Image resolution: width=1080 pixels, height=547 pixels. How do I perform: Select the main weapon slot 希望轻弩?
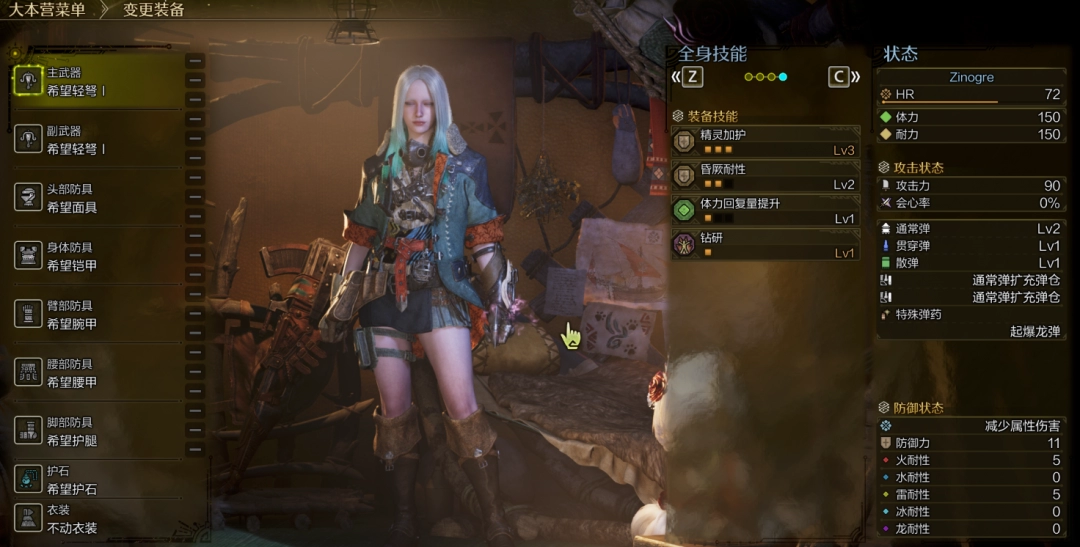[x=95, y=81]
